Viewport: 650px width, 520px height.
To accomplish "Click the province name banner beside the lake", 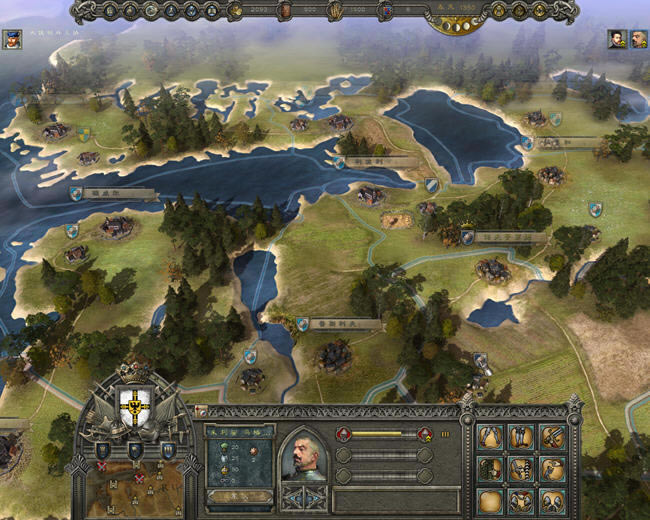I will [365, 161].
